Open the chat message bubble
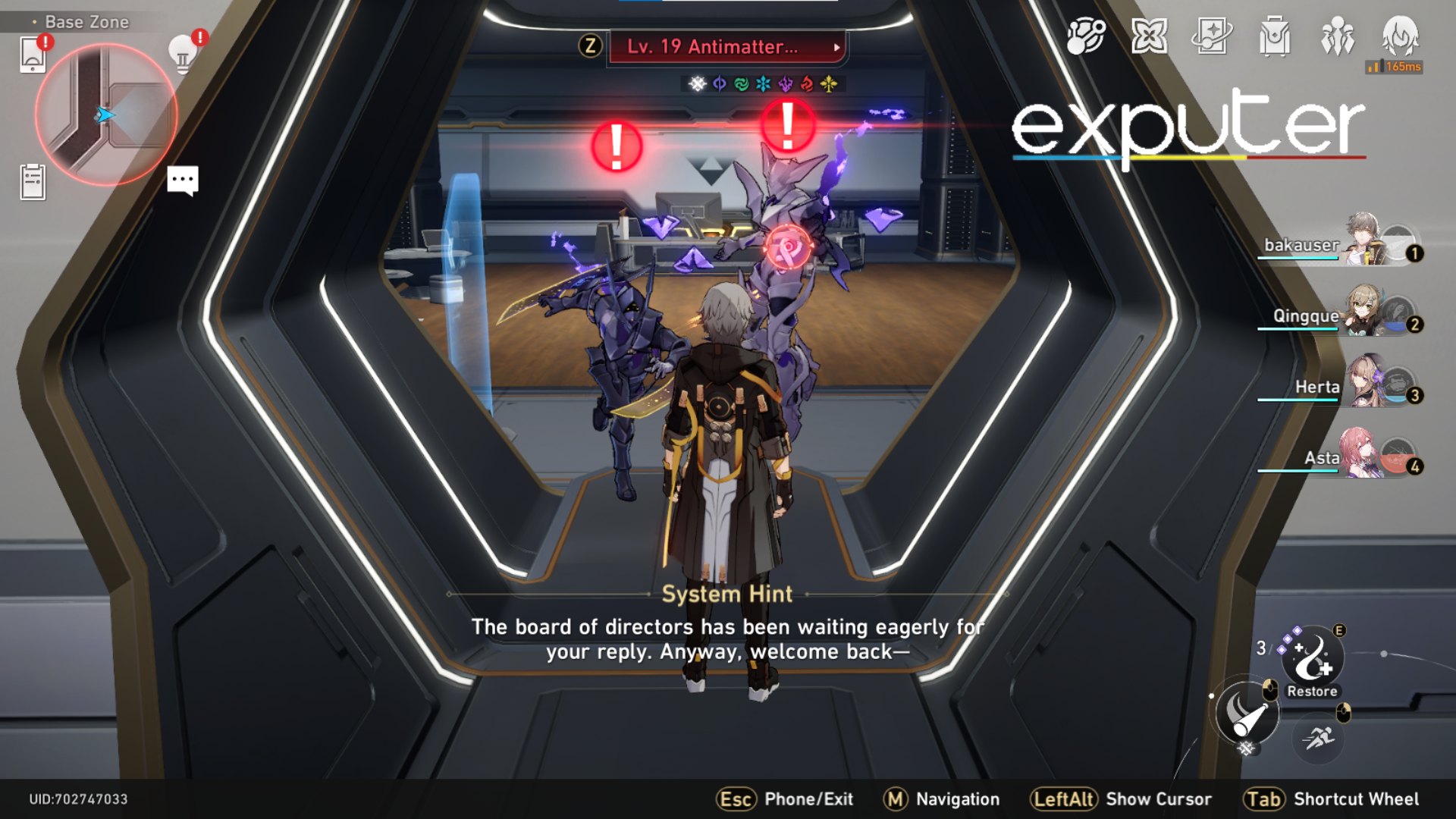Image resolution: width=1456 pixels, height=819 pixels. (183, 180)
